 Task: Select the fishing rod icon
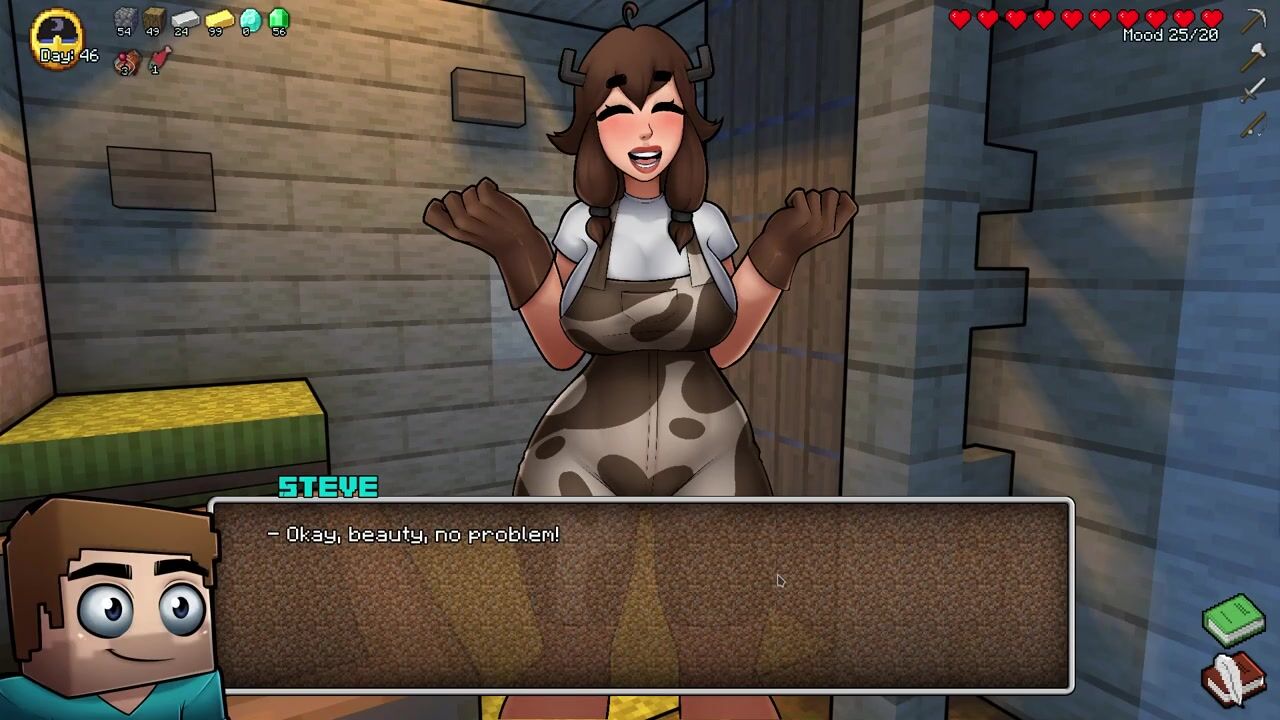click(1254, 126)
